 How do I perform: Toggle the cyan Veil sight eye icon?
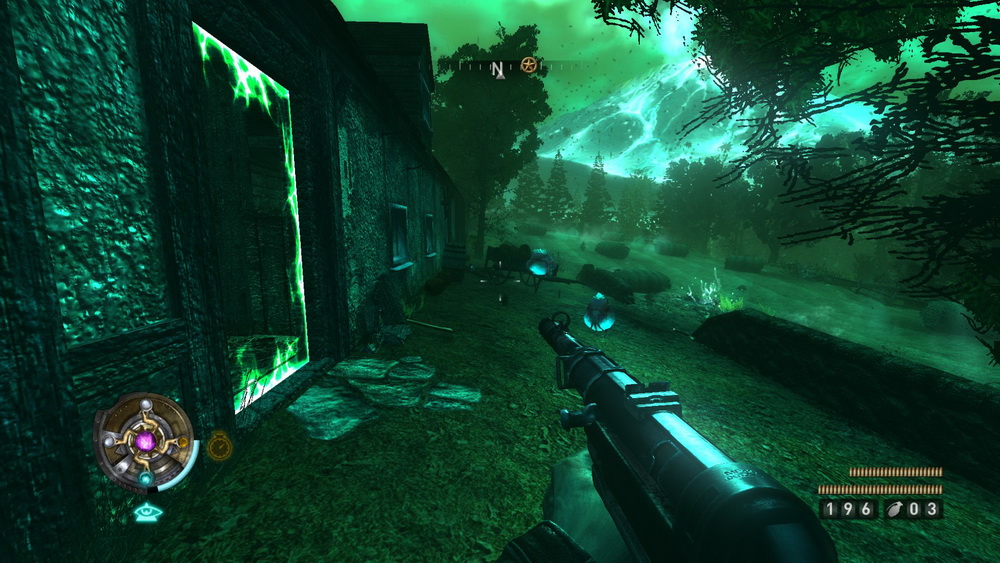click(x=146, y=513)
